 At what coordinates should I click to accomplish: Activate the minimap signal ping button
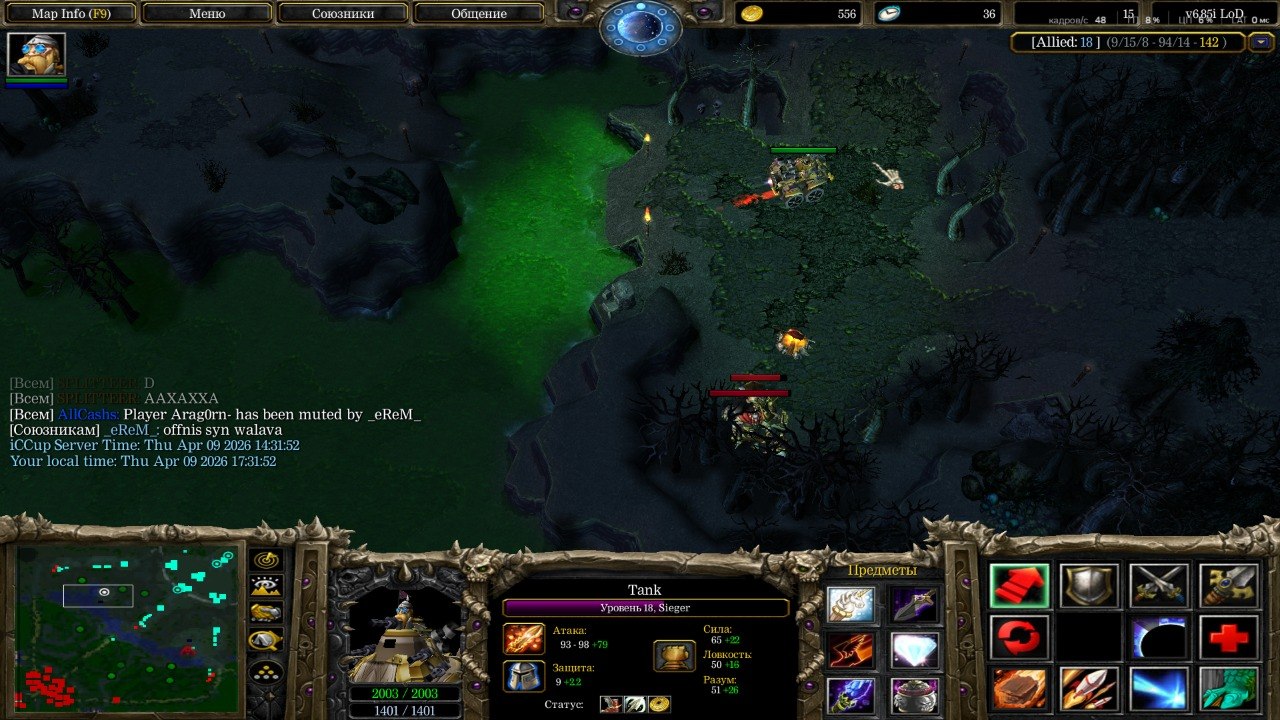tap(266, 560)
